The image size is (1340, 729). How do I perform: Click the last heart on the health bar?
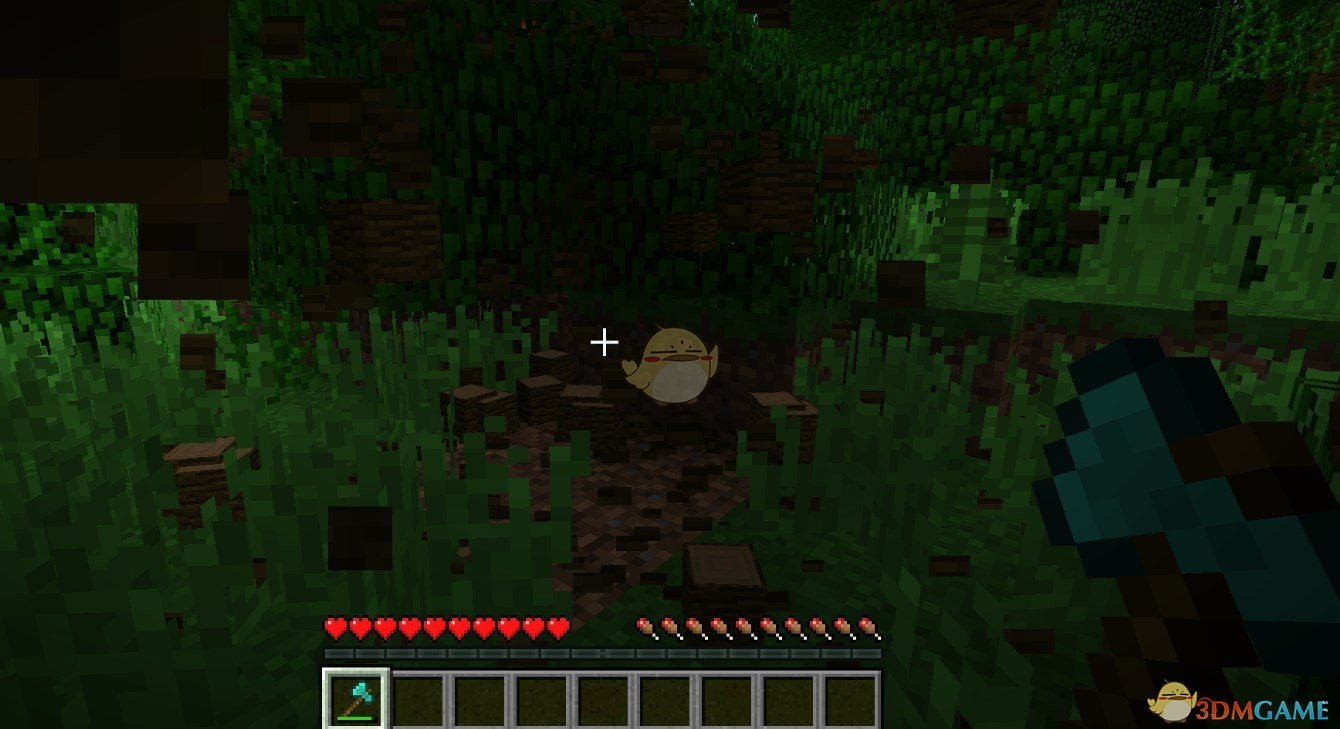558,627
